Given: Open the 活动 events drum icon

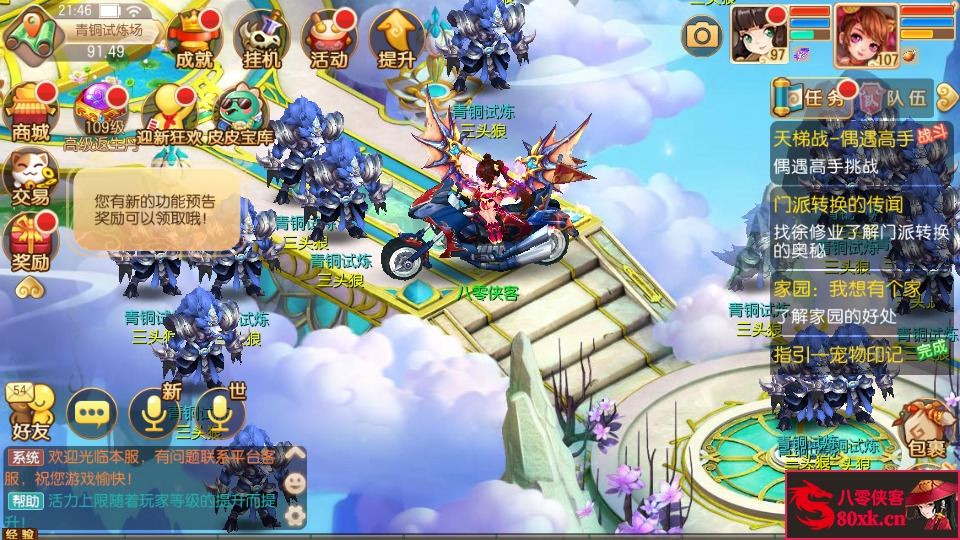Looking at the screenshot, I should pos(329,40).
